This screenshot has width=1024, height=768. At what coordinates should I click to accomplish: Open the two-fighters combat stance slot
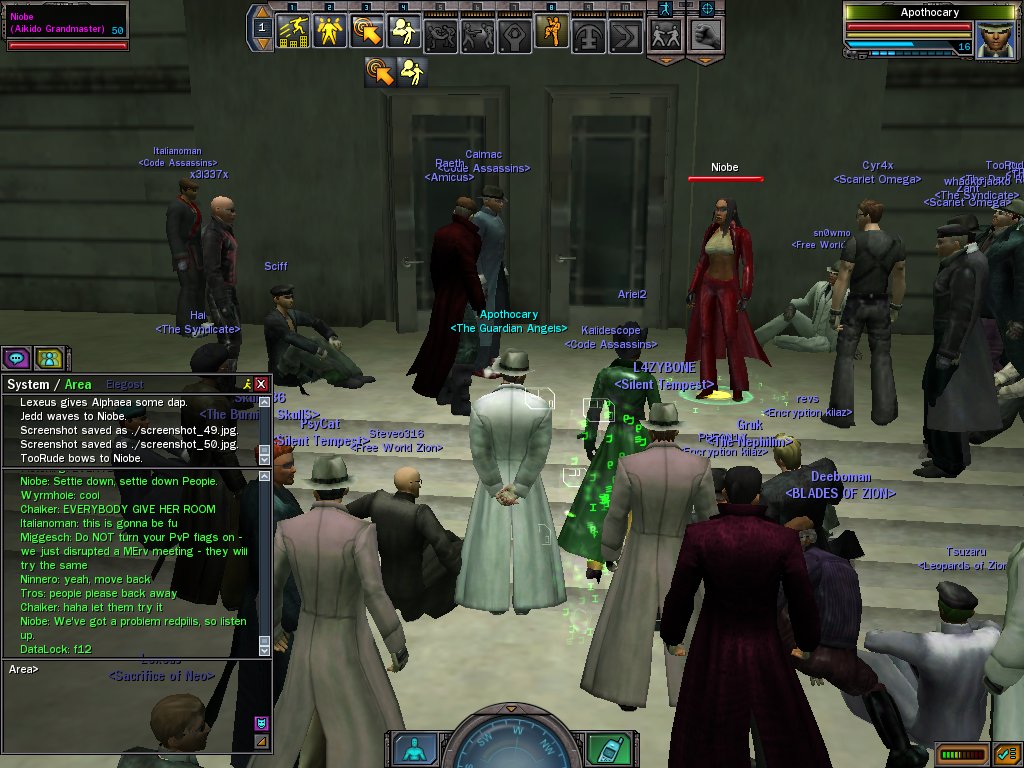pyautogui.click(x=666, y=35)
